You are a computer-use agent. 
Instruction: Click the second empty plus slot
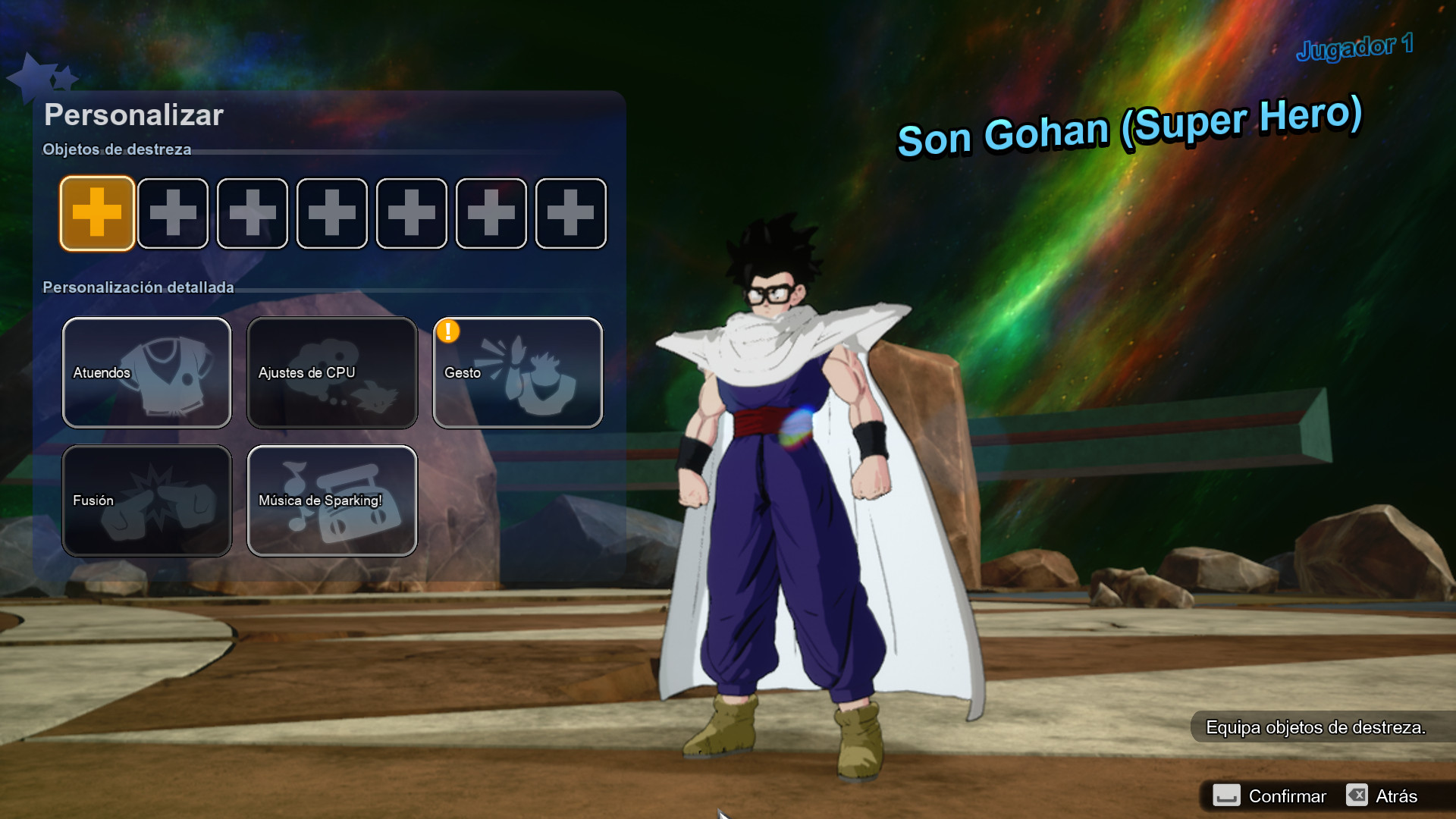pyautogui.click(x=173, y=213)
